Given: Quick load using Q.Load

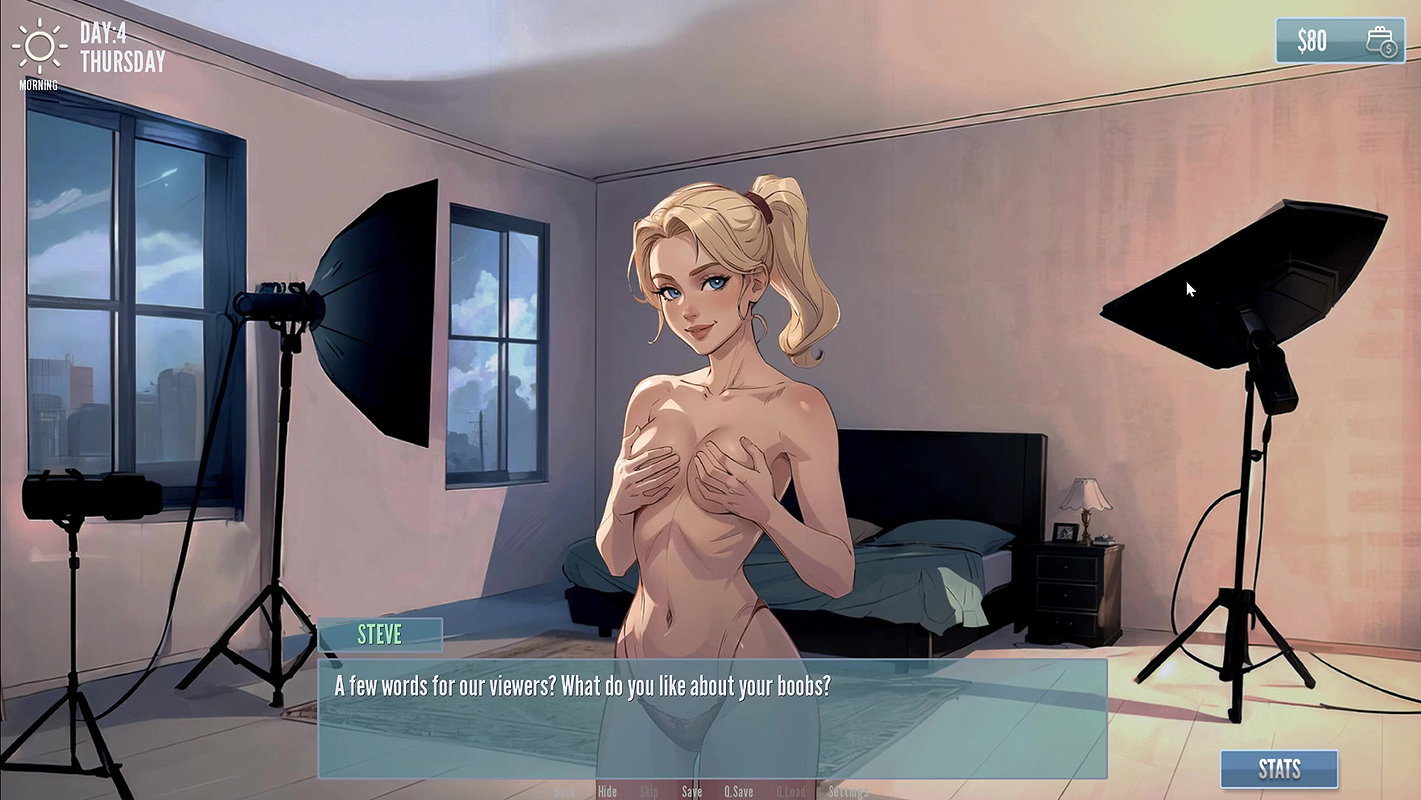Looking at the screenshot, I should [792, 790].
